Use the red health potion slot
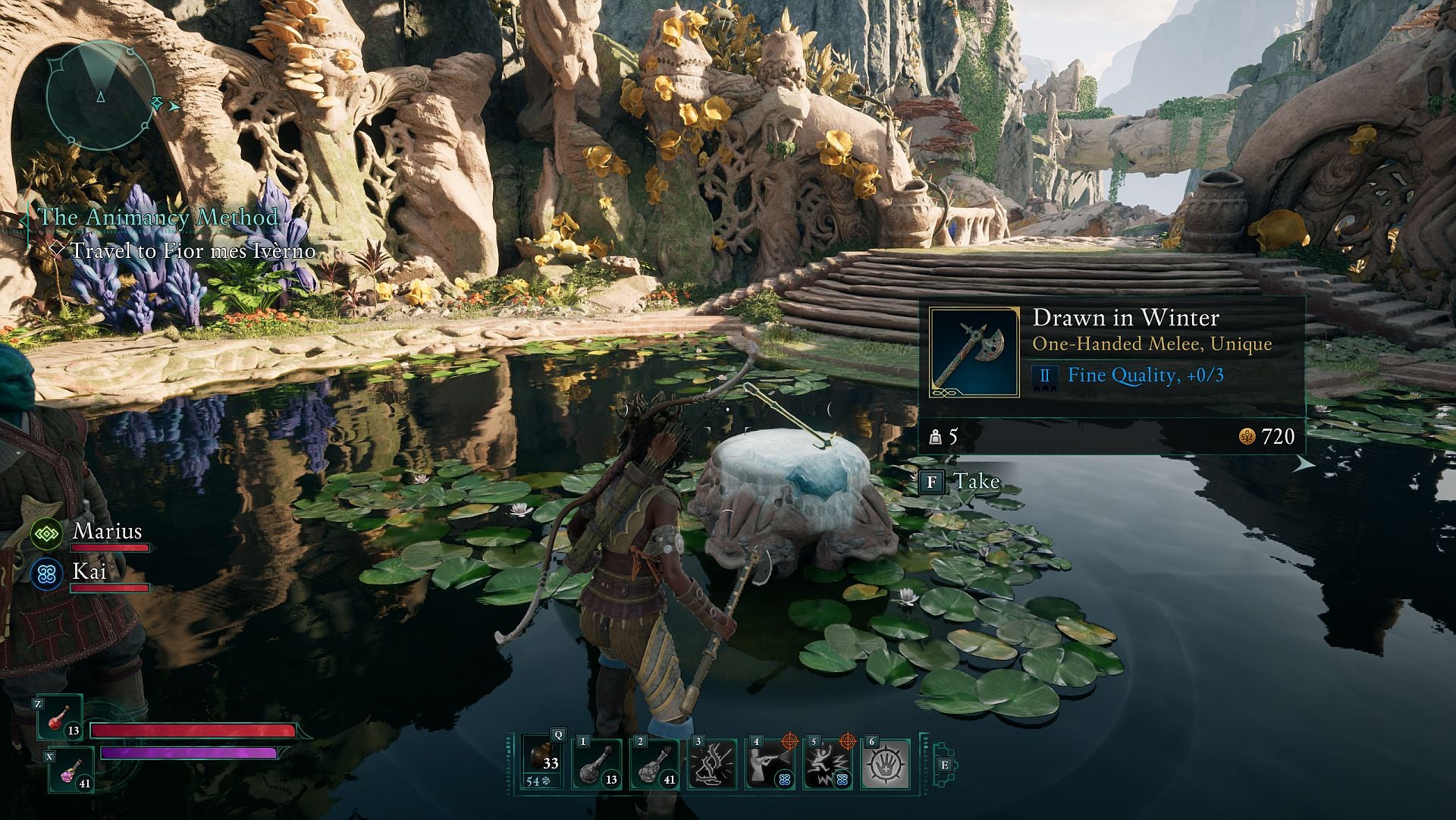Screen dimensions: 1456x820 coord(61,718)
